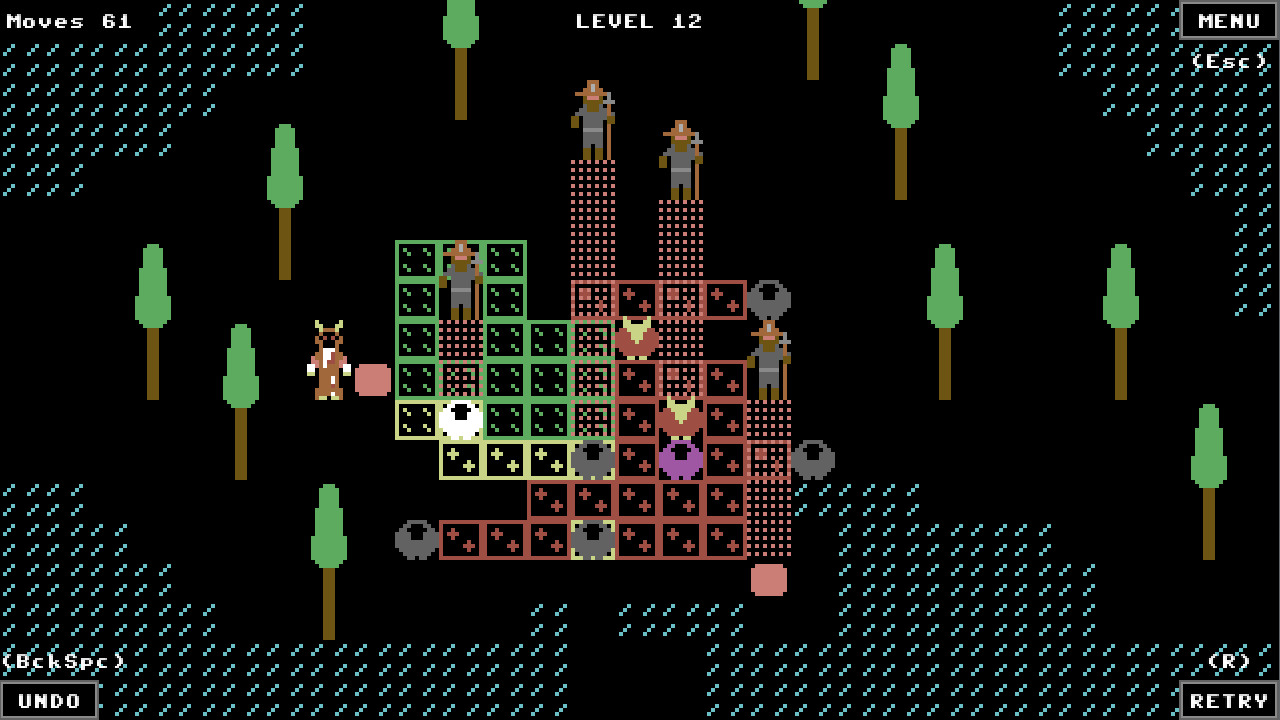Screen dimensions: 1280x720
Task: Click the lone gray sheep at bottom left
Action: [416, 540]
